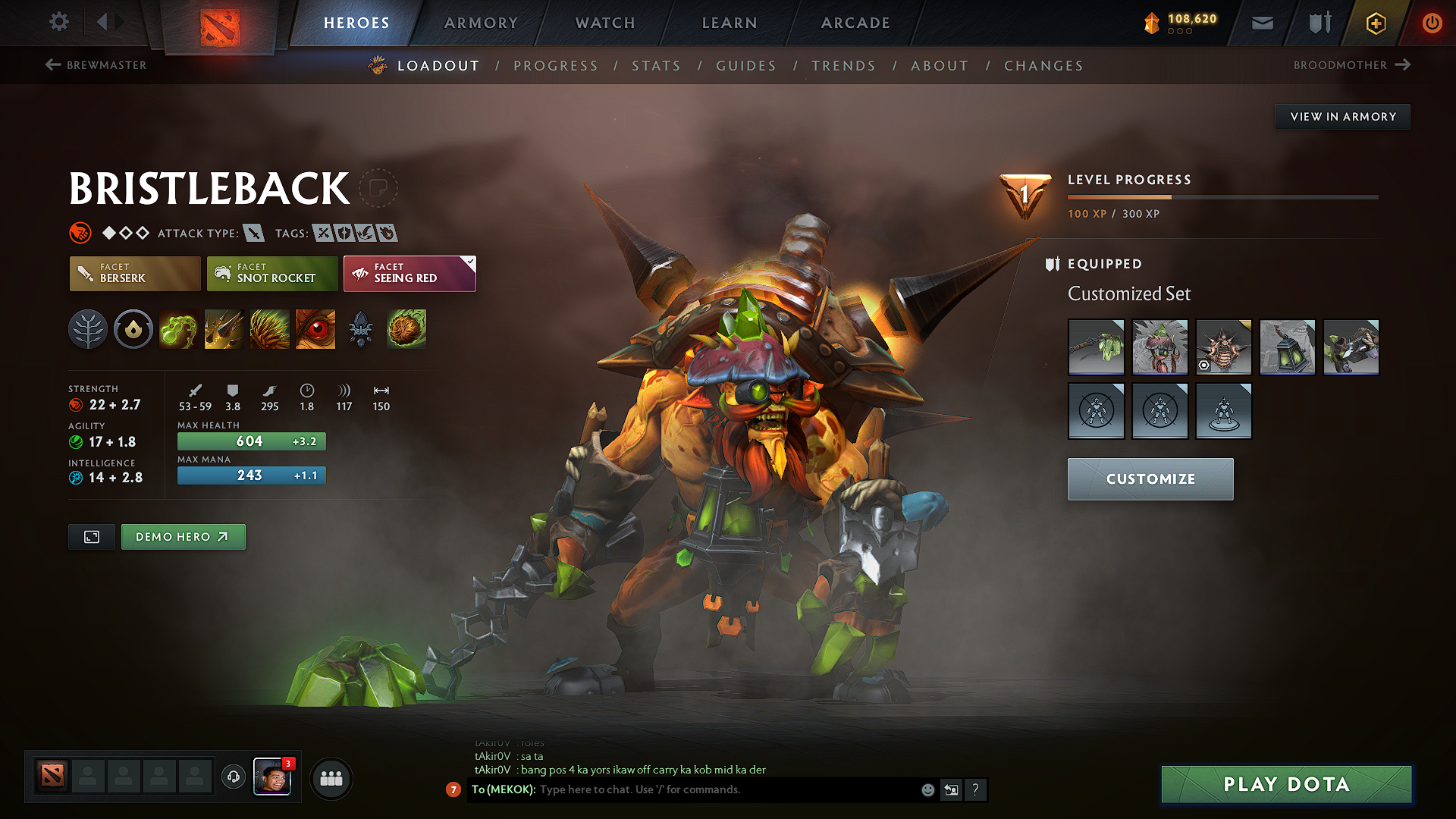
Task: Open the emoticon picker in chat bar
Action: (927, 789)
